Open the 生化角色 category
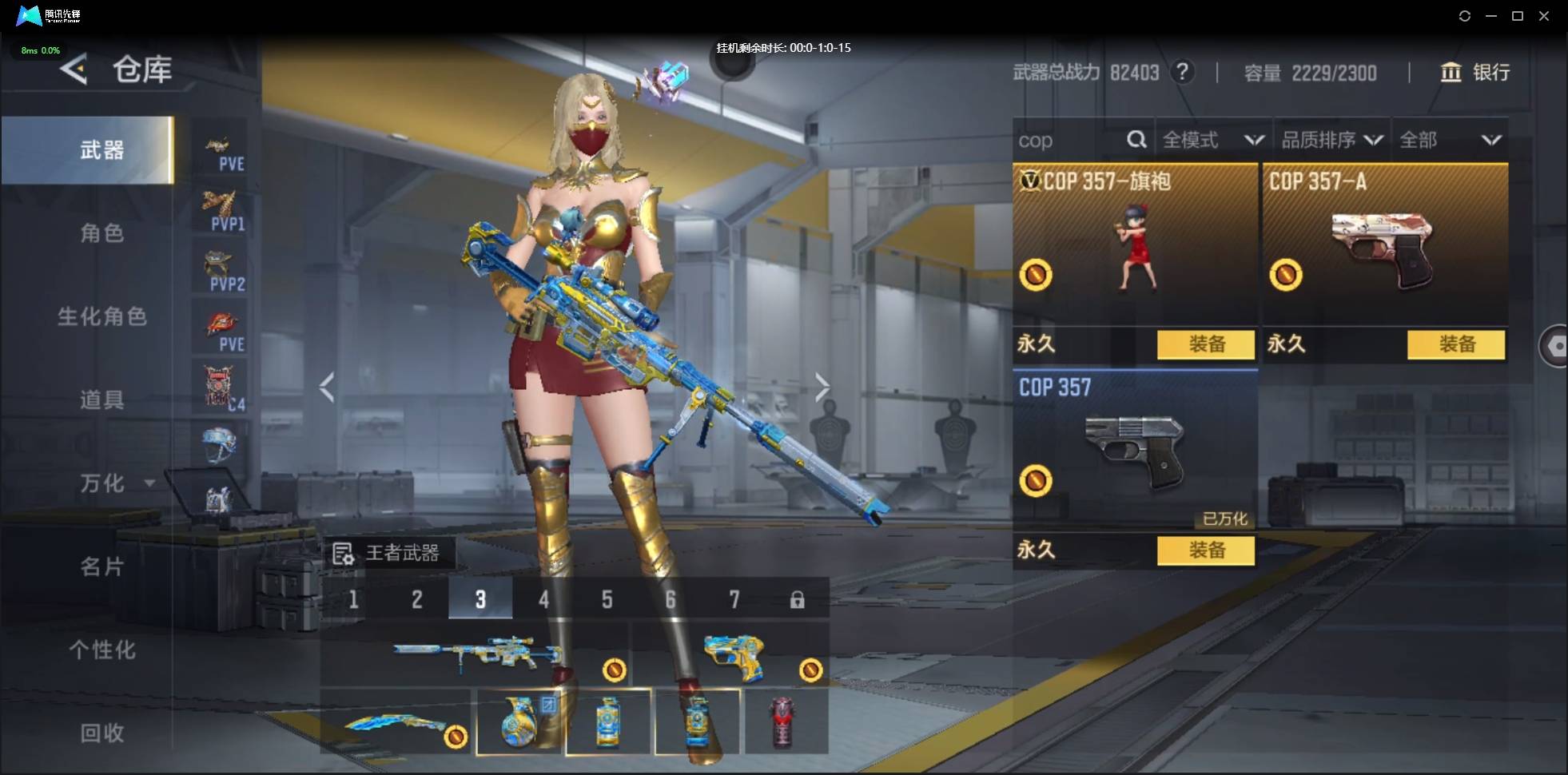Screen dimensions: 1568x775 [x=101, y=316]
